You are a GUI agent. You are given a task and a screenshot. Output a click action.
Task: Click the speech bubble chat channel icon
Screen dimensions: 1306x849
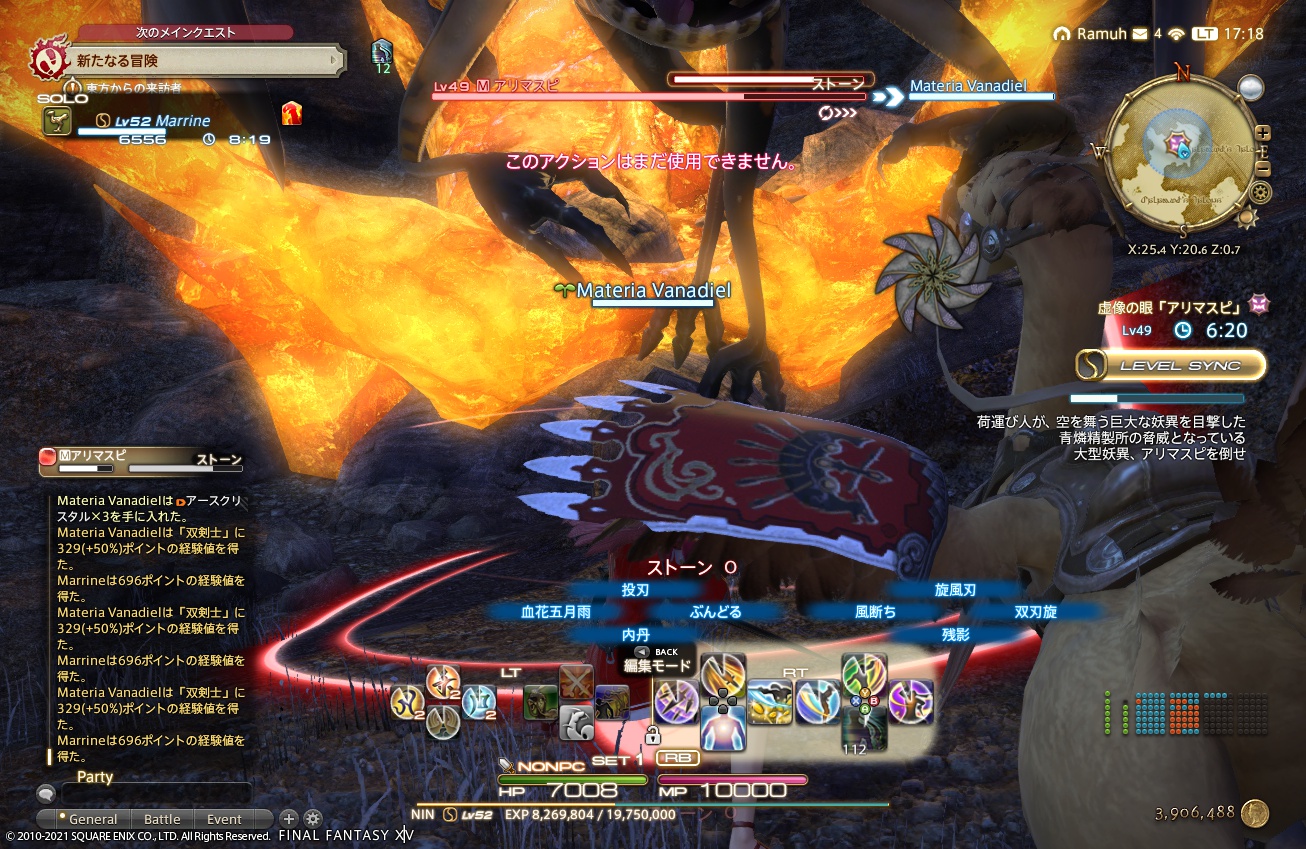(x=45, y=794)
